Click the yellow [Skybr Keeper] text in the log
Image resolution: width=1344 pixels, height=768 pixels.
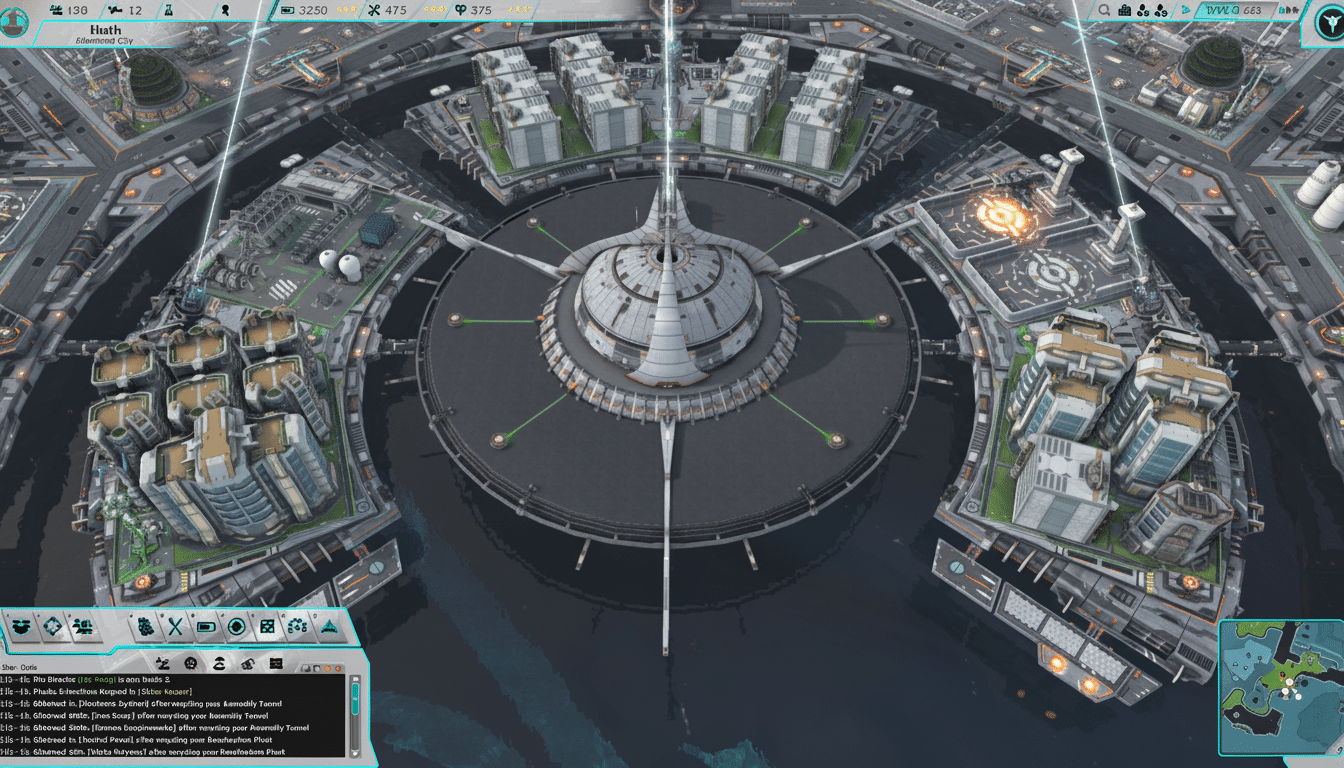pyautogui.click(x=164, y=691)
